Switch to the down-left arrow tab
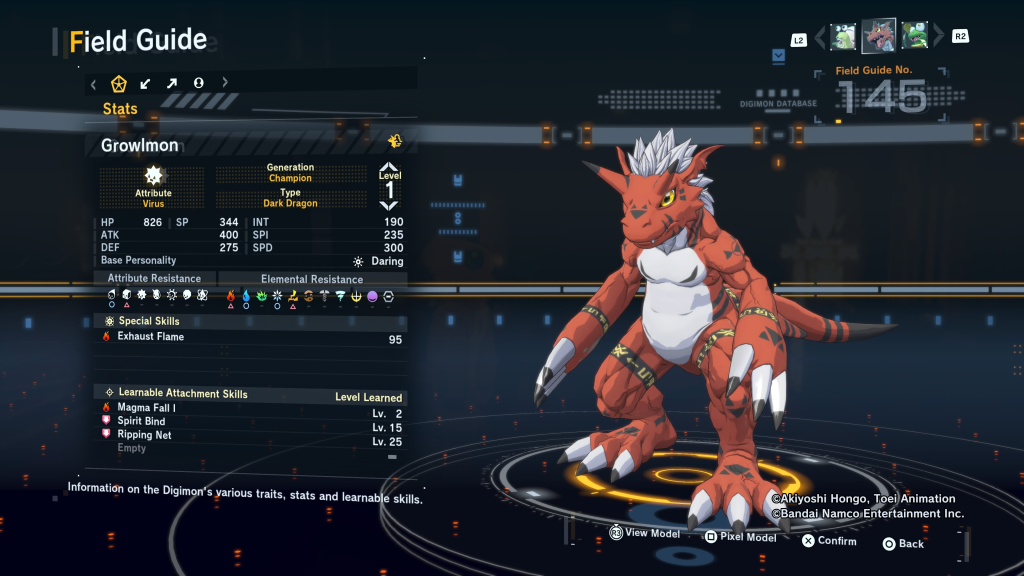This screenshot has height=576, width=1024. 146,83
